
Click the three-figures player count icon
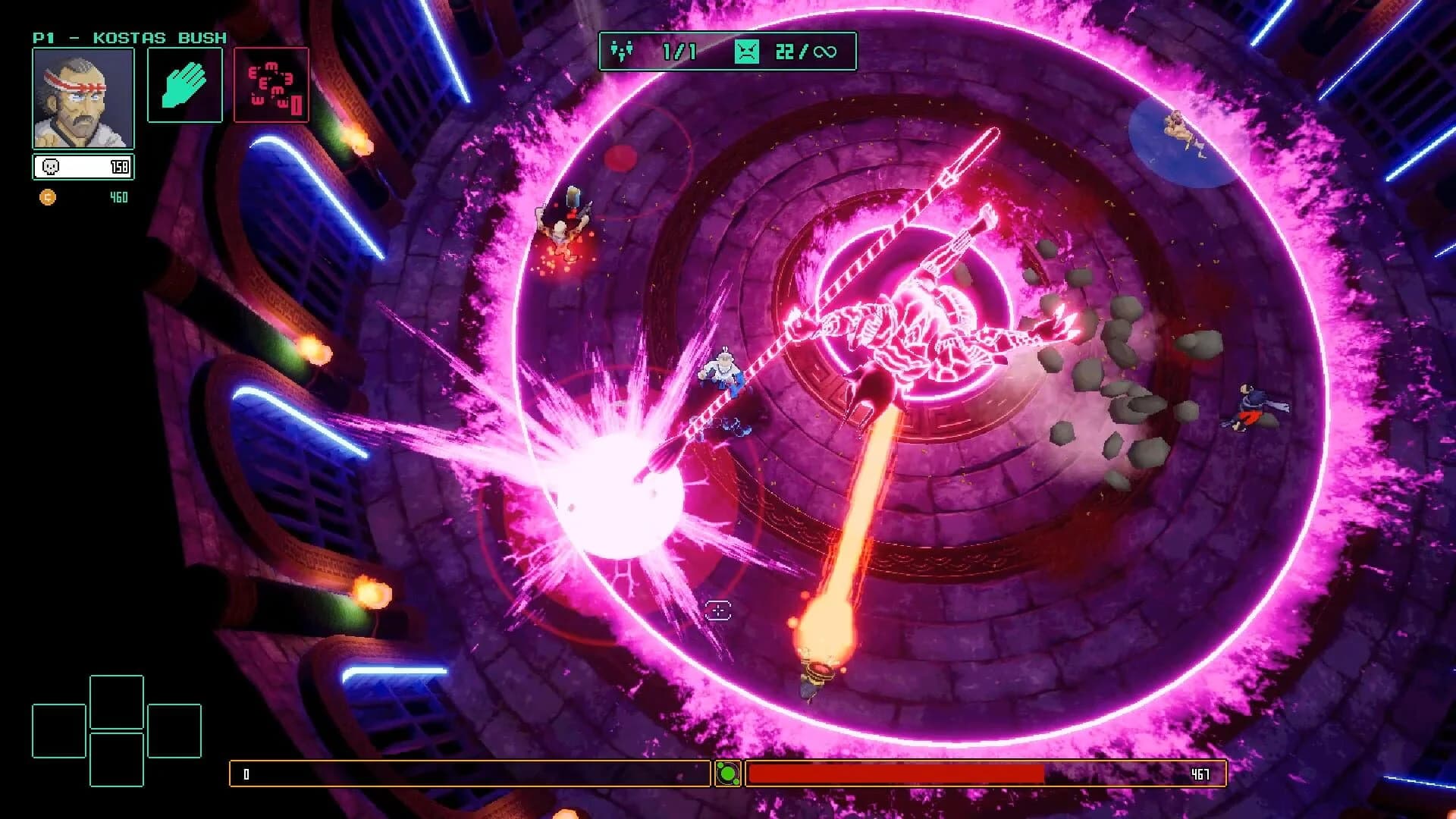623,50
